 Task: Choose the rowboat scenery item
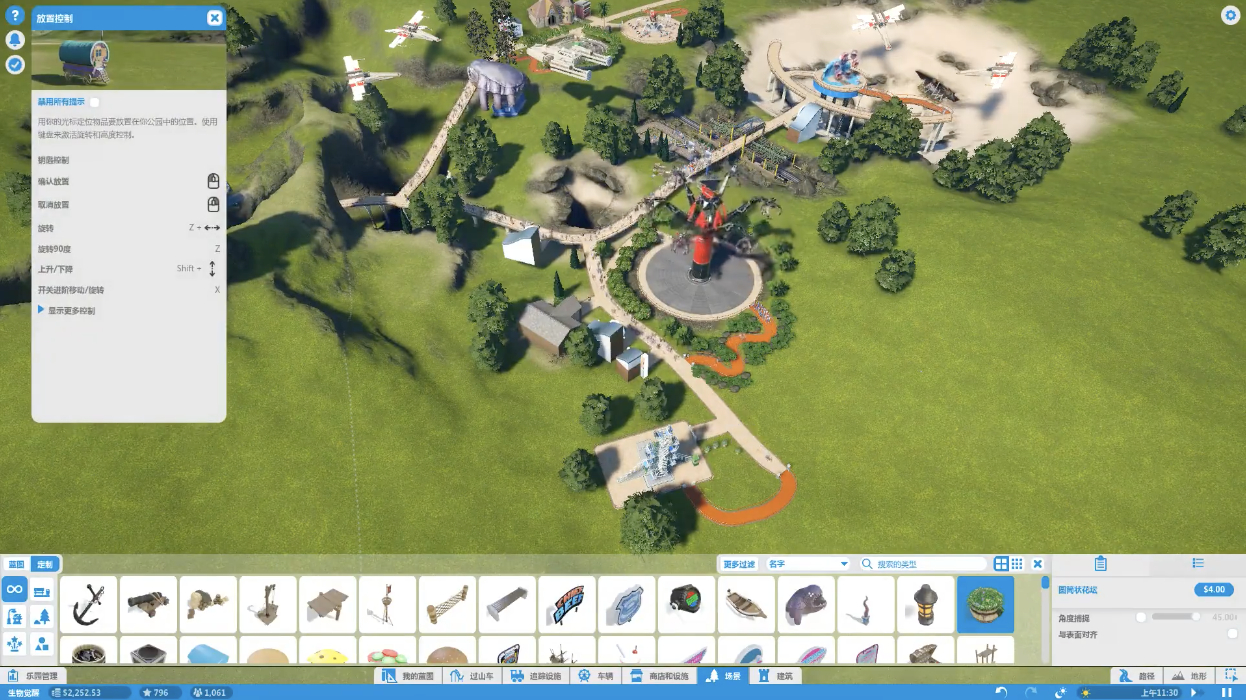[x=746, y=604]
